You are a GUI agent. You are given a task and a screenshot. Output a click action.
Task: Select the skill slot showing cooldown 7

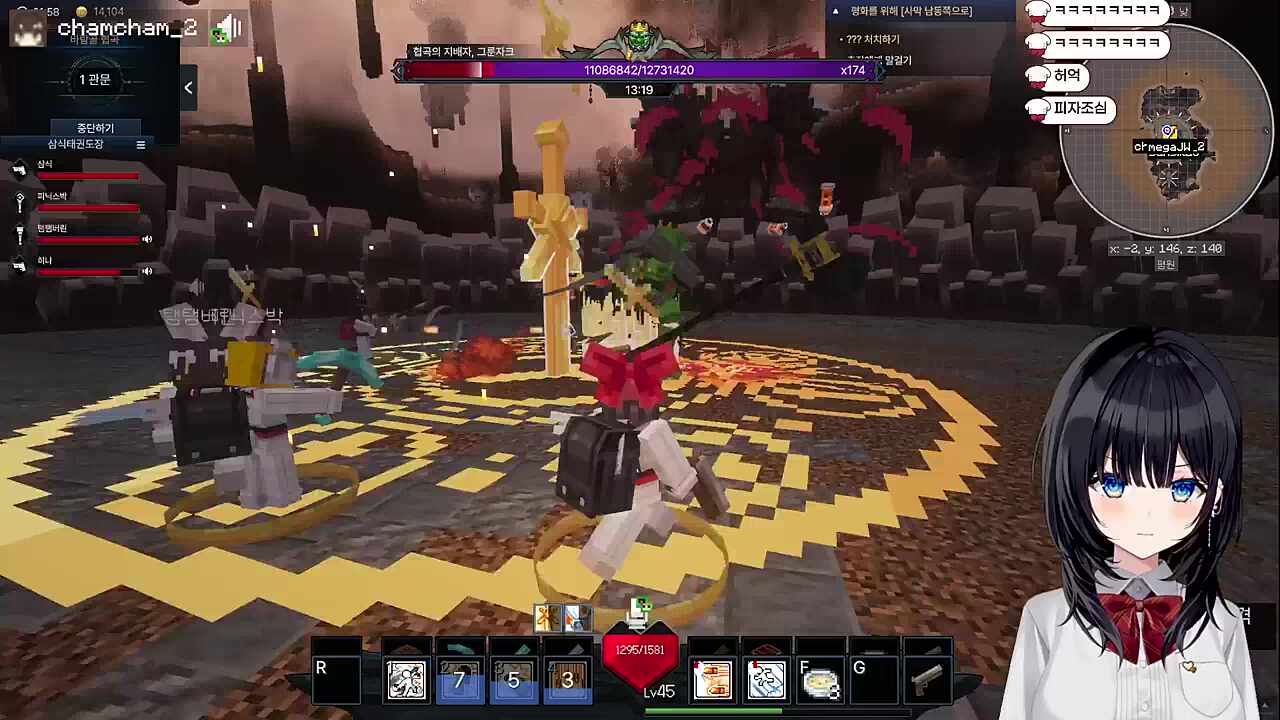[460, 681]
